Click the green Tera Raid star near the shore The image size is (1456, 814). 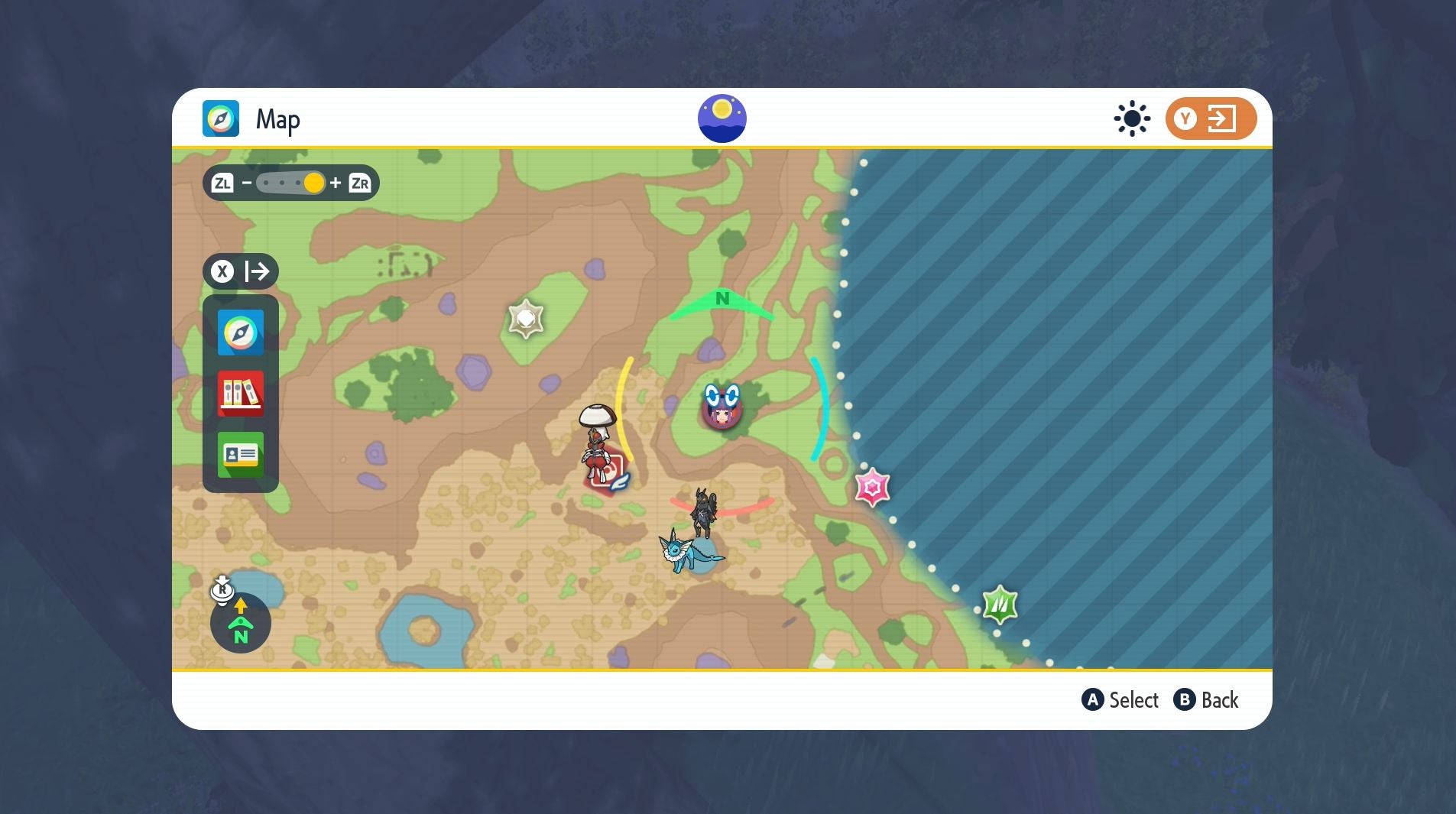[1000, 603]
